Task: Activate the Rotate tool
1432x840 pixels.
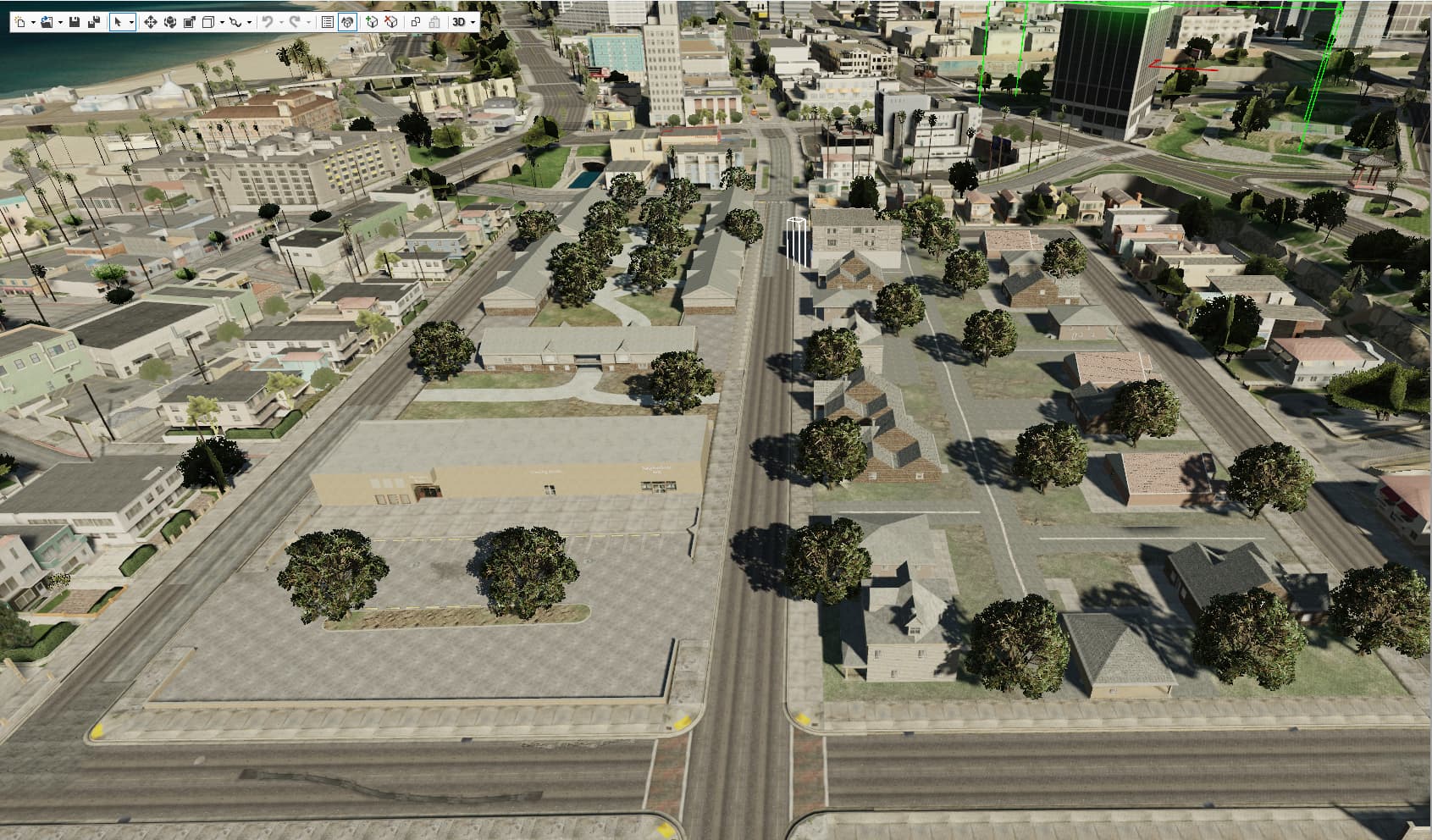Action: coord(170,21)
